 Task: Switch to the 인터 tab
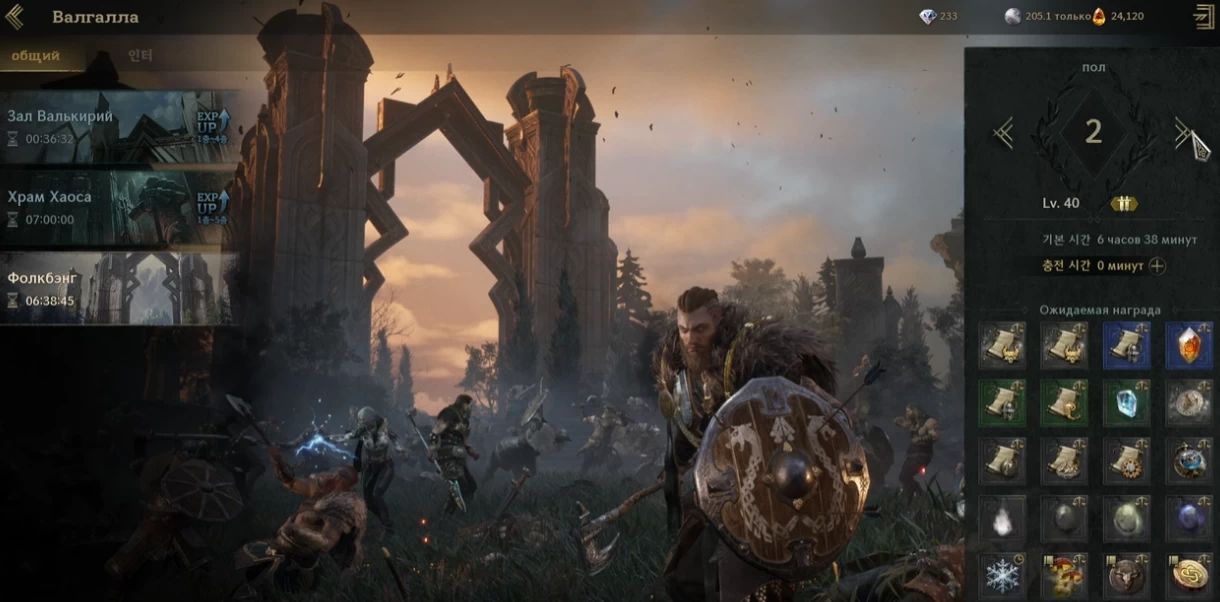pos(140,56)
